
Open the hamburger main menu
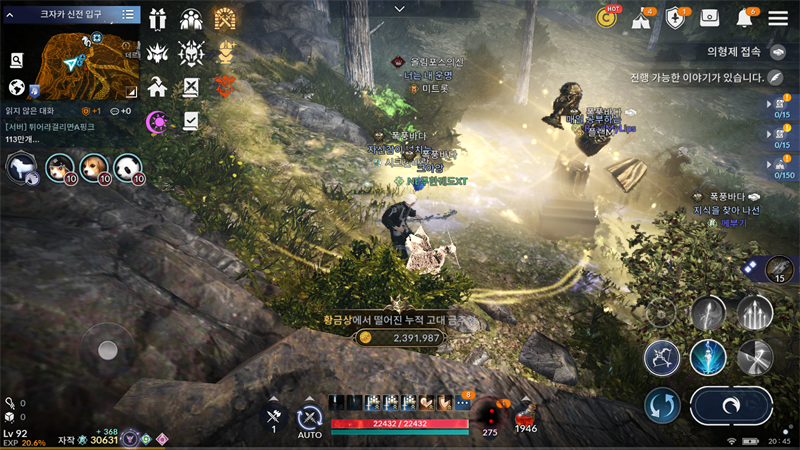pyautogui.click(x=776, y=17)
